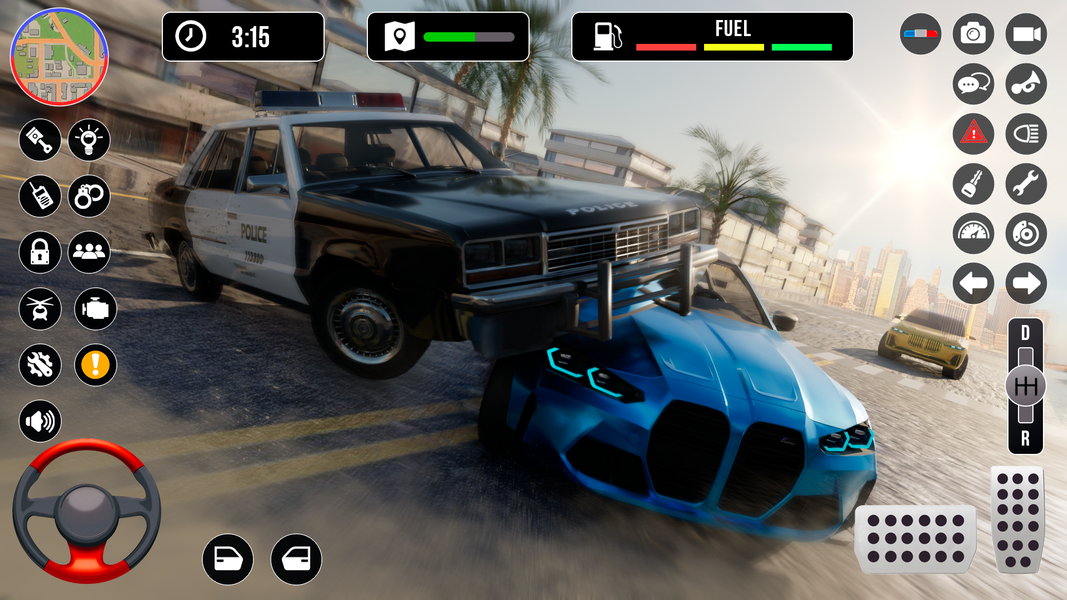The image size is (1067, 600).
Task: Activate the left turn arrow indicator
Action: click(x=973, y=283)
